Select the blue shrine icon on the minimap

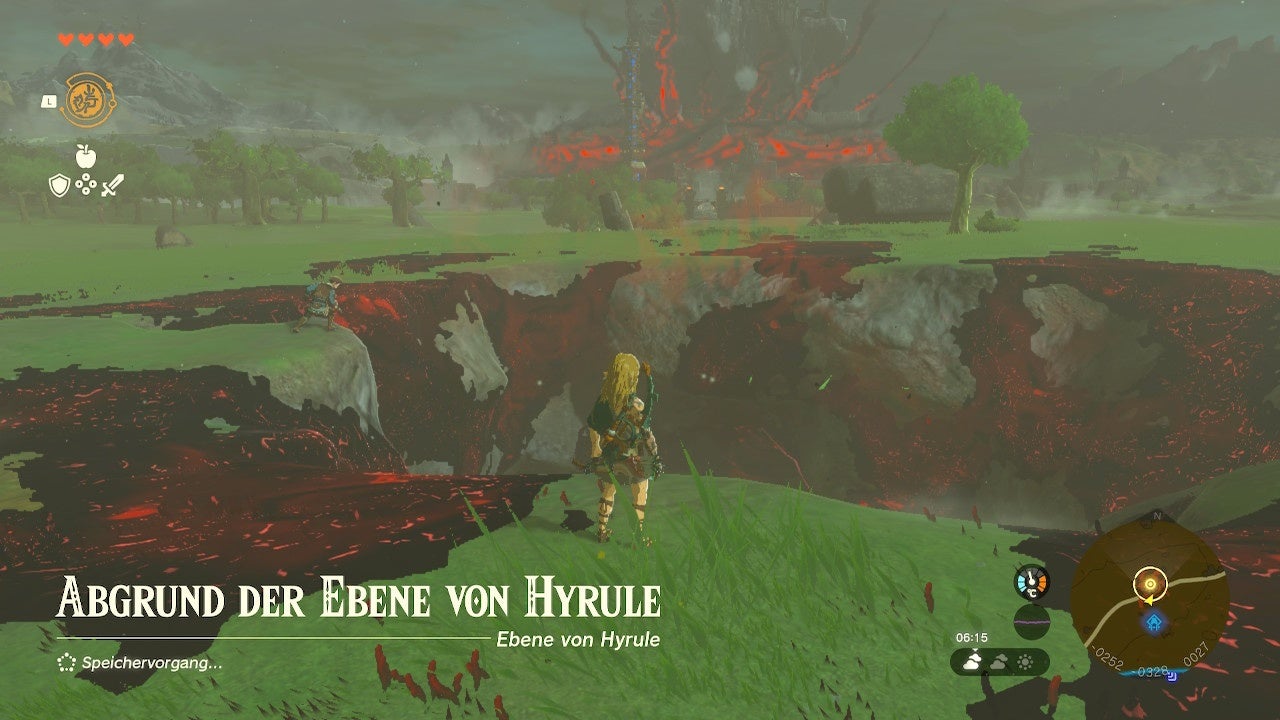[x=1153, y=621]
